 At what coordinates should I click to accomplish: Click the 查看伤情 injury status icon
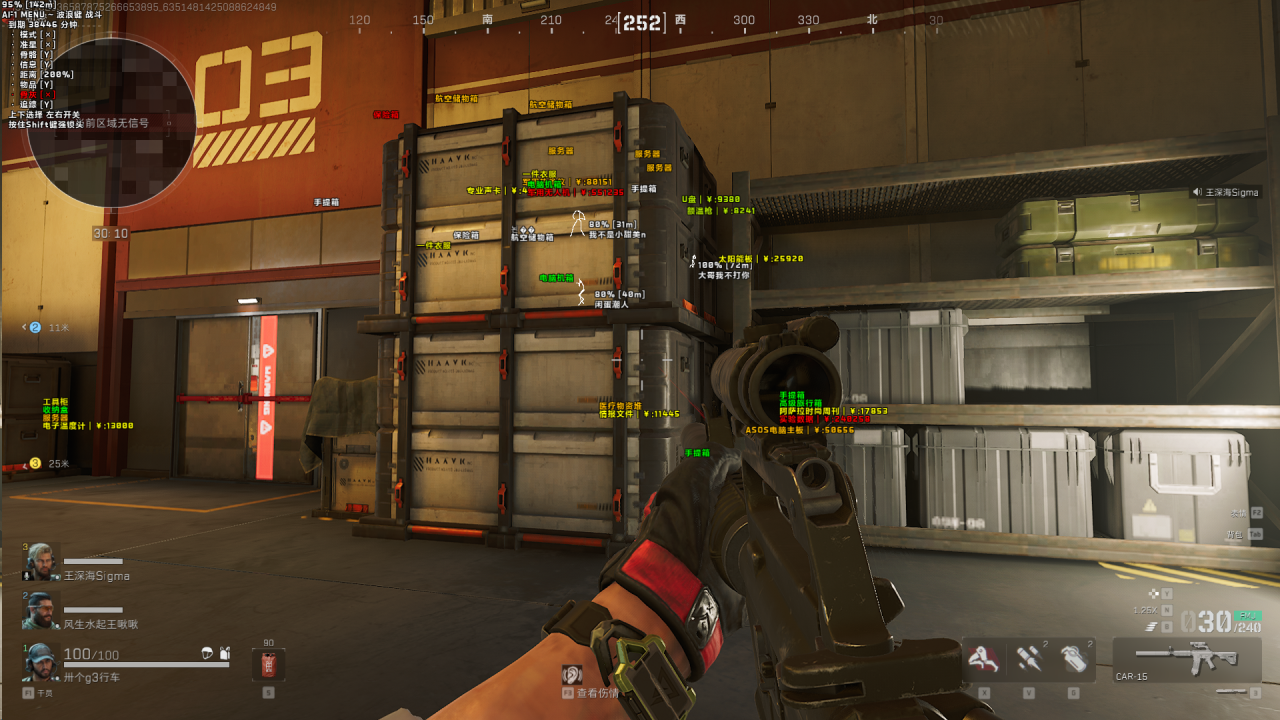572,675
